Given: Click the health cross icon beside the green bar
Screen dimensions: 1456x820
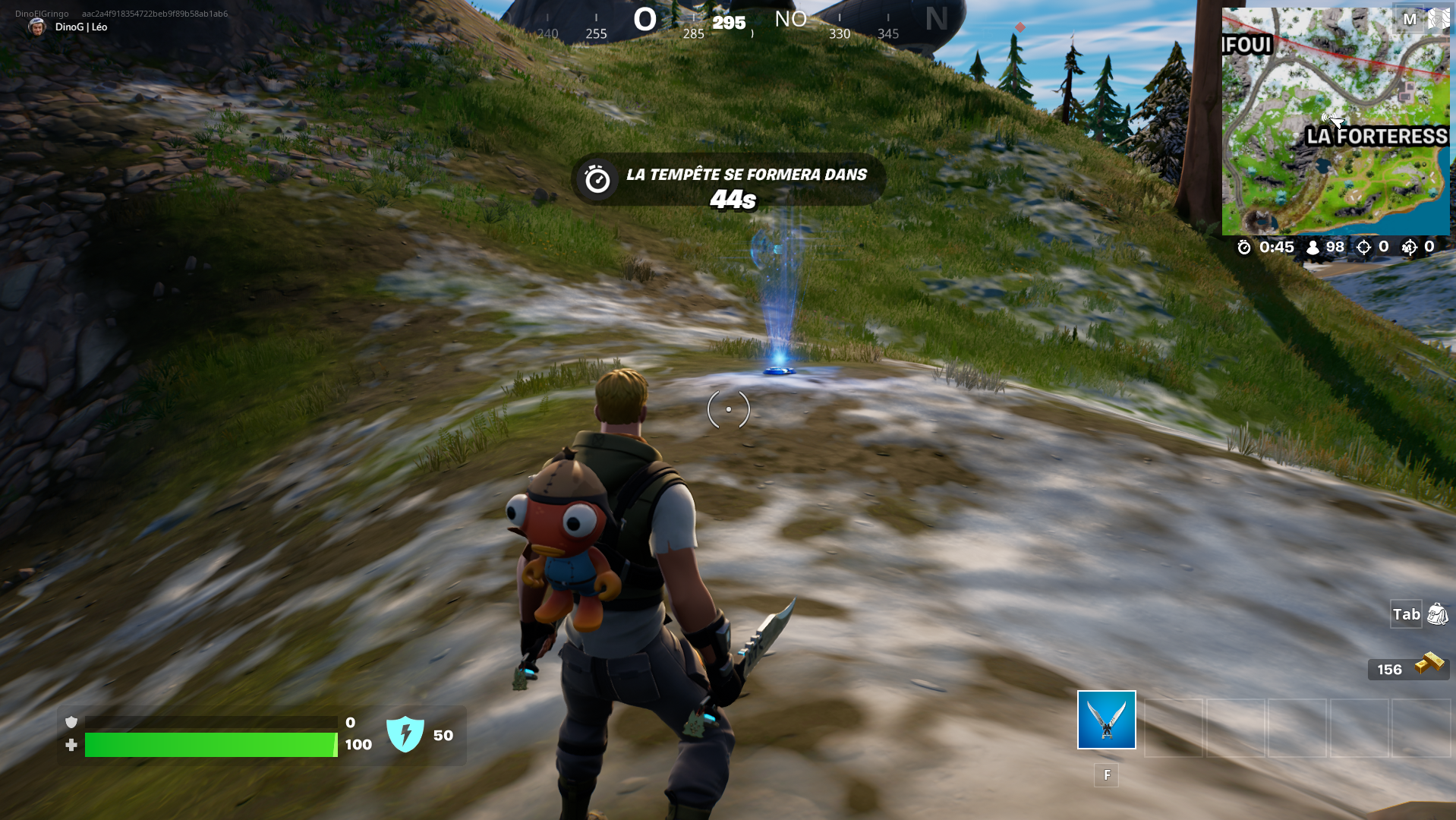Looking at the screenshot, I should [x=71, y=745].
